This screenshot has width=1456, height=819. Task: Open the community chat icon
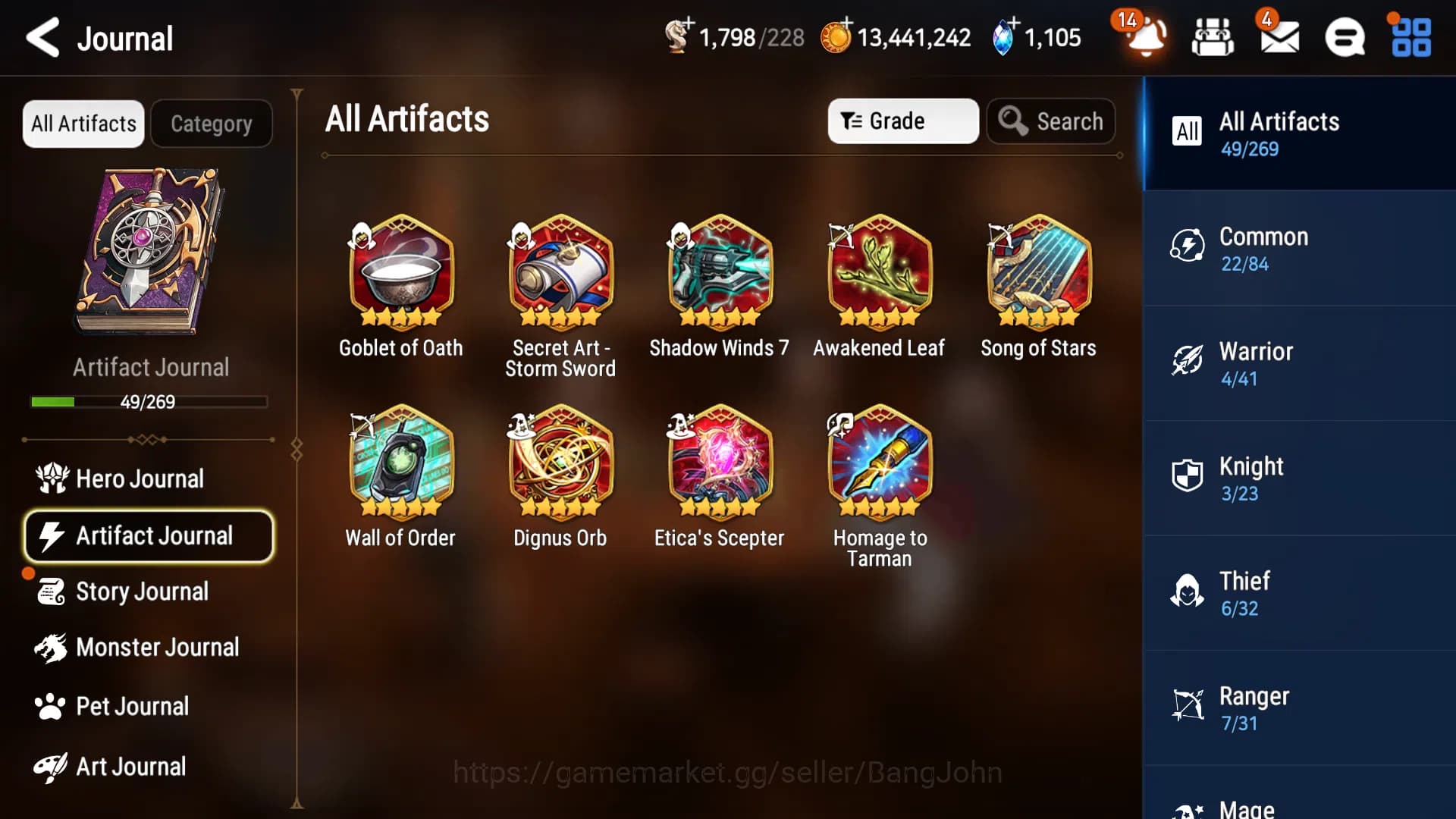point(1346,38)
